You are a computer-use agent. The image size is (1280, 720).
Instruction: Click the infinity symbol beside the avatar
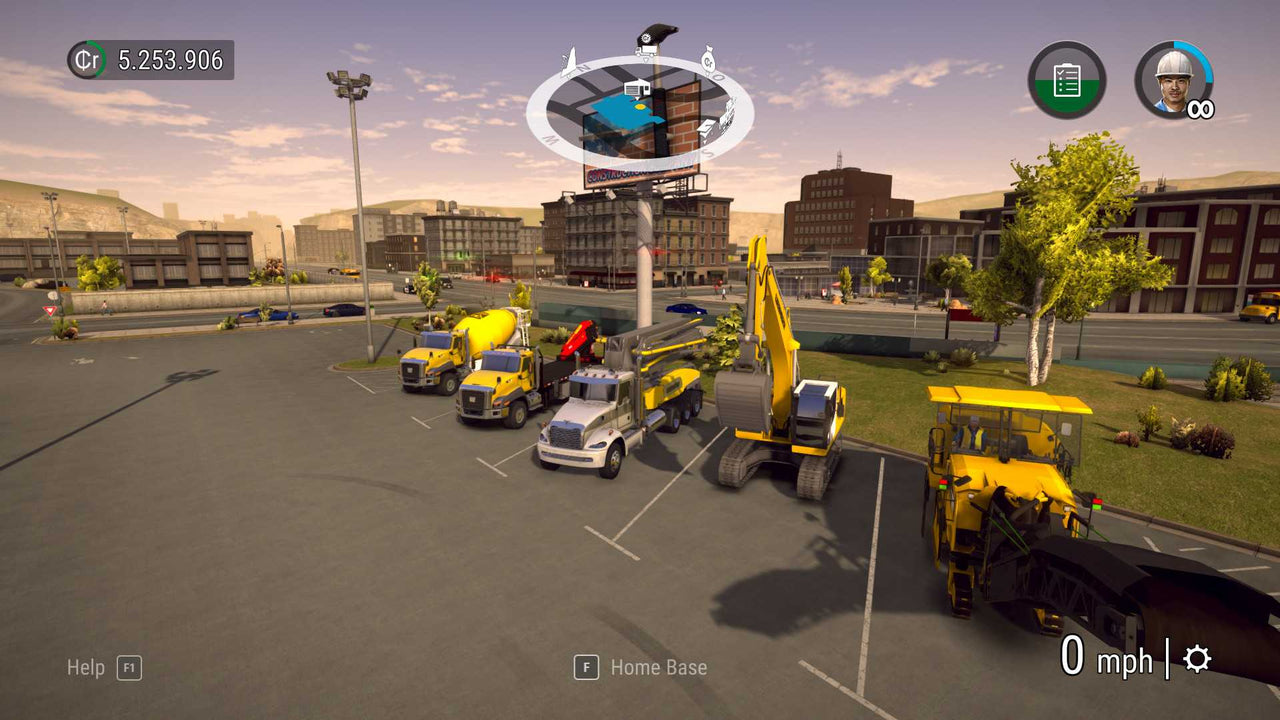1200,107
